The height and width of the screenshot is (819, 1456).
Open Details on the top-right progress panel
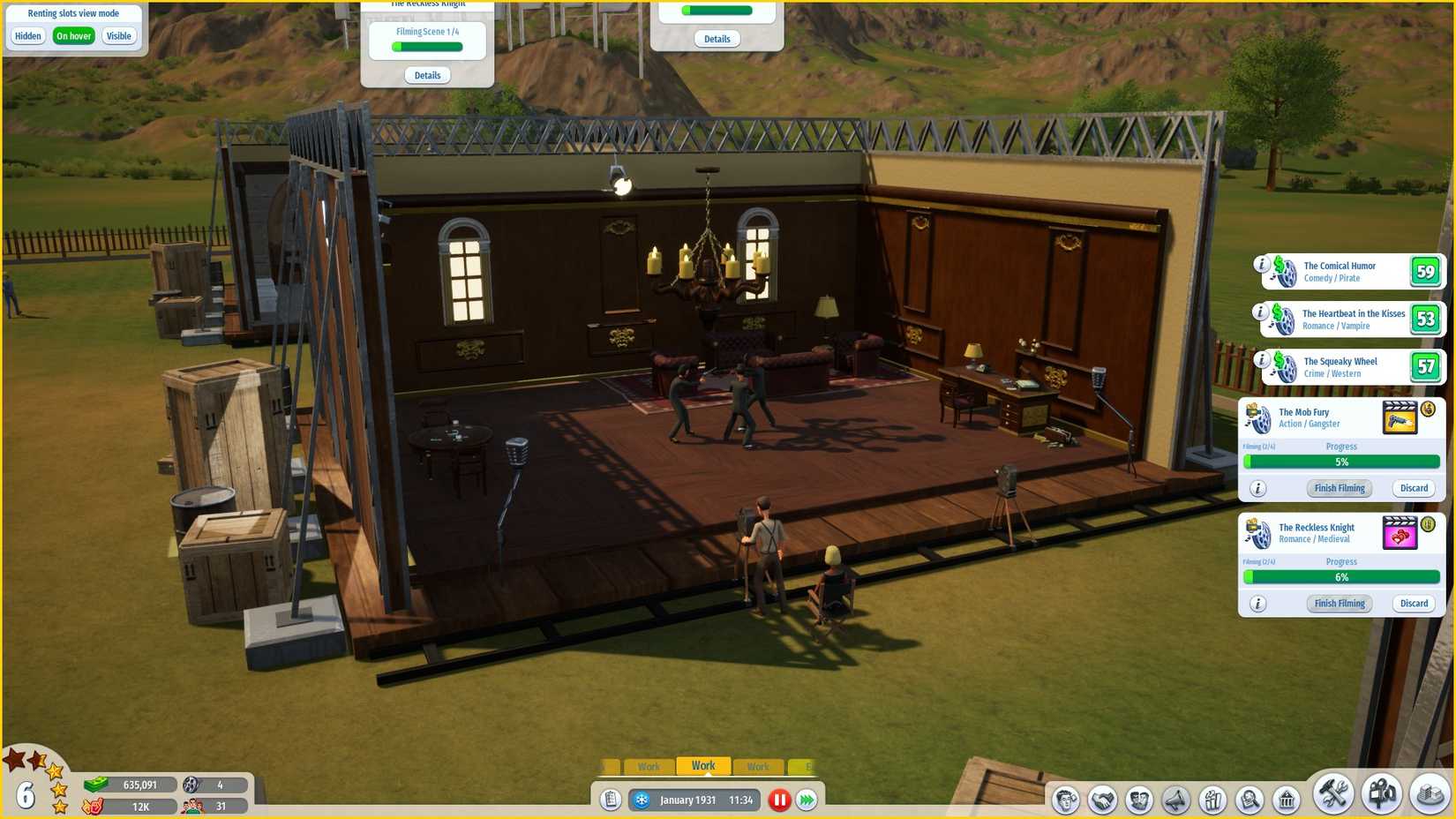[717, 39]
